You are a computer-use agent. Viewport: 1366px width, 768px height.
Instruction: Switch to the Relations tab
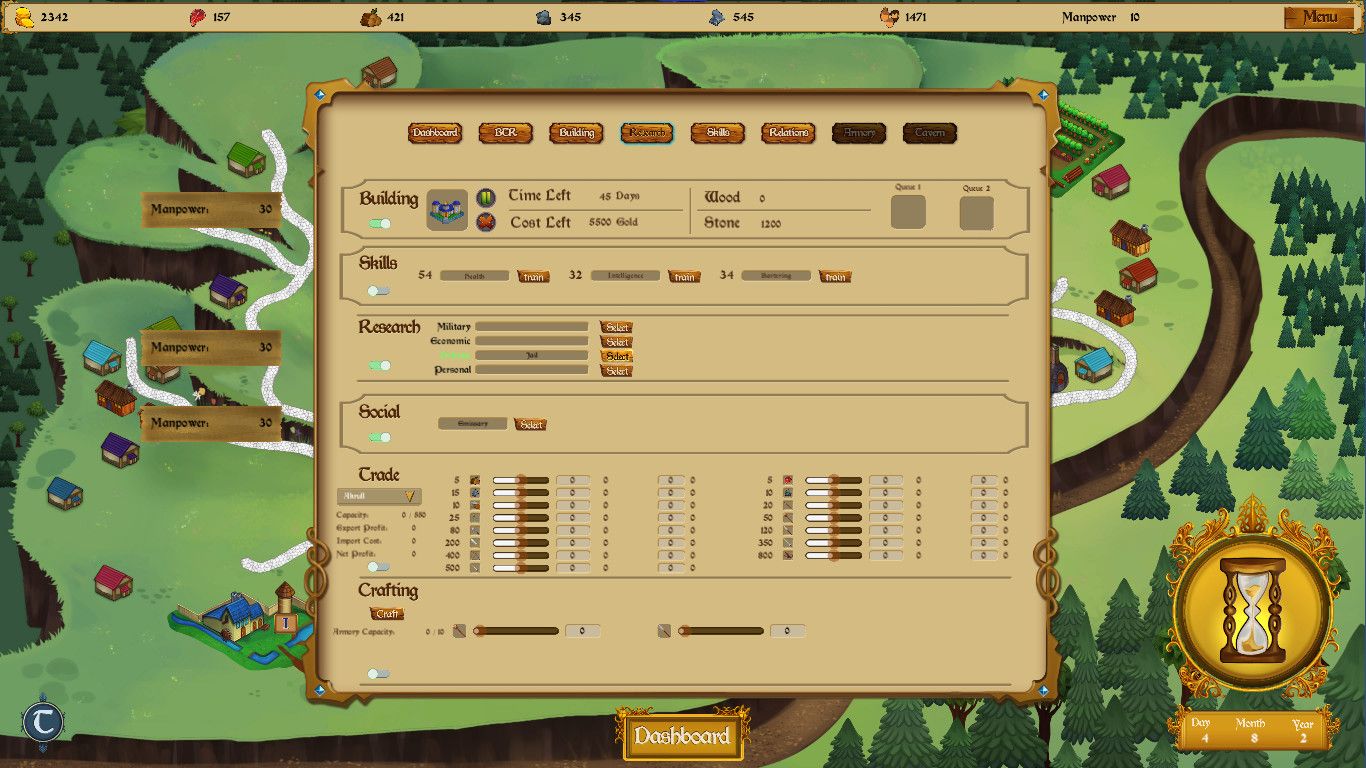coord(788,132)
